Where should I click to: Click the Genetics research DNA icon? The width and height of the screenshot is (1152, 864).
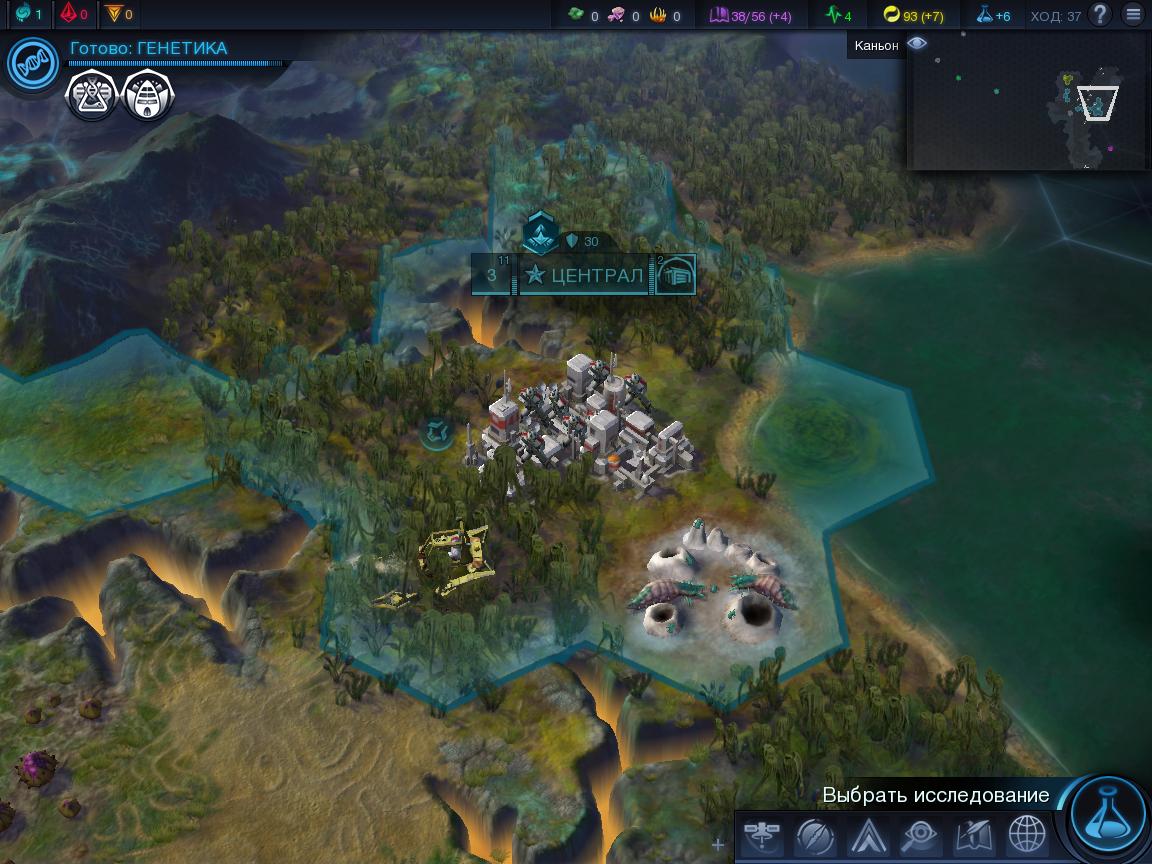pos(33,62)
